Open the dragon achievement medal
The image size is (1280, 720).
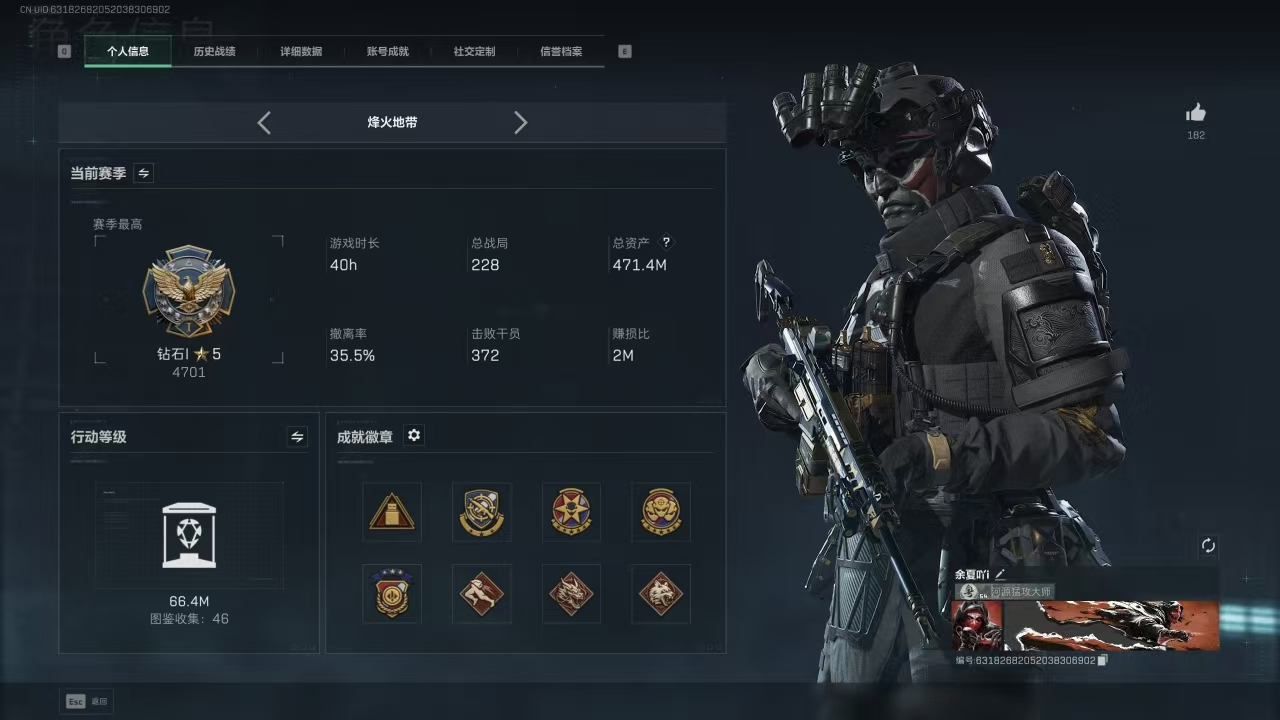(x=571, y=593)
